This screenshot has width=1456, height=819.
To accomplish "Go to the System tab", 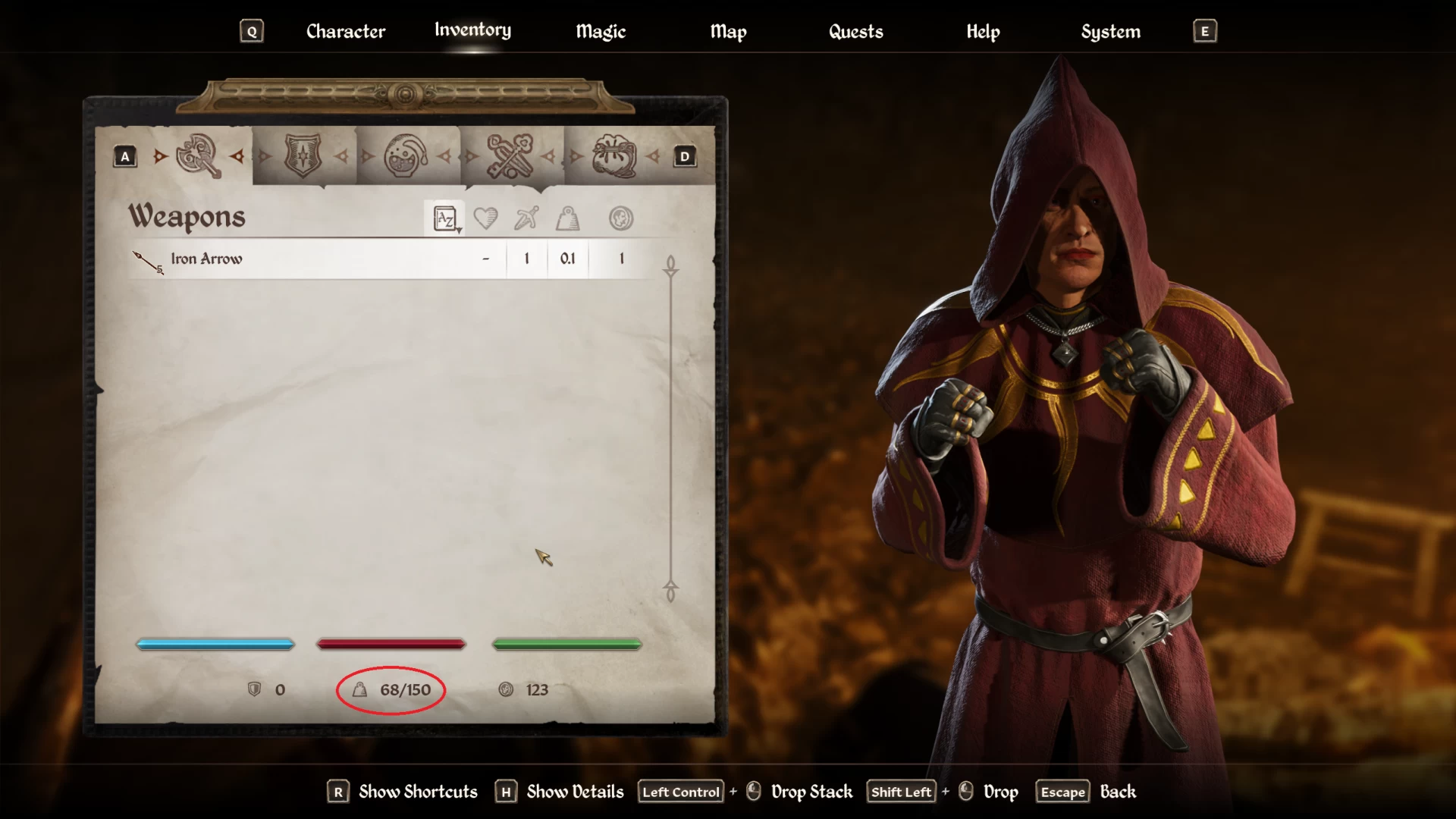I will tap(1110, 32).
